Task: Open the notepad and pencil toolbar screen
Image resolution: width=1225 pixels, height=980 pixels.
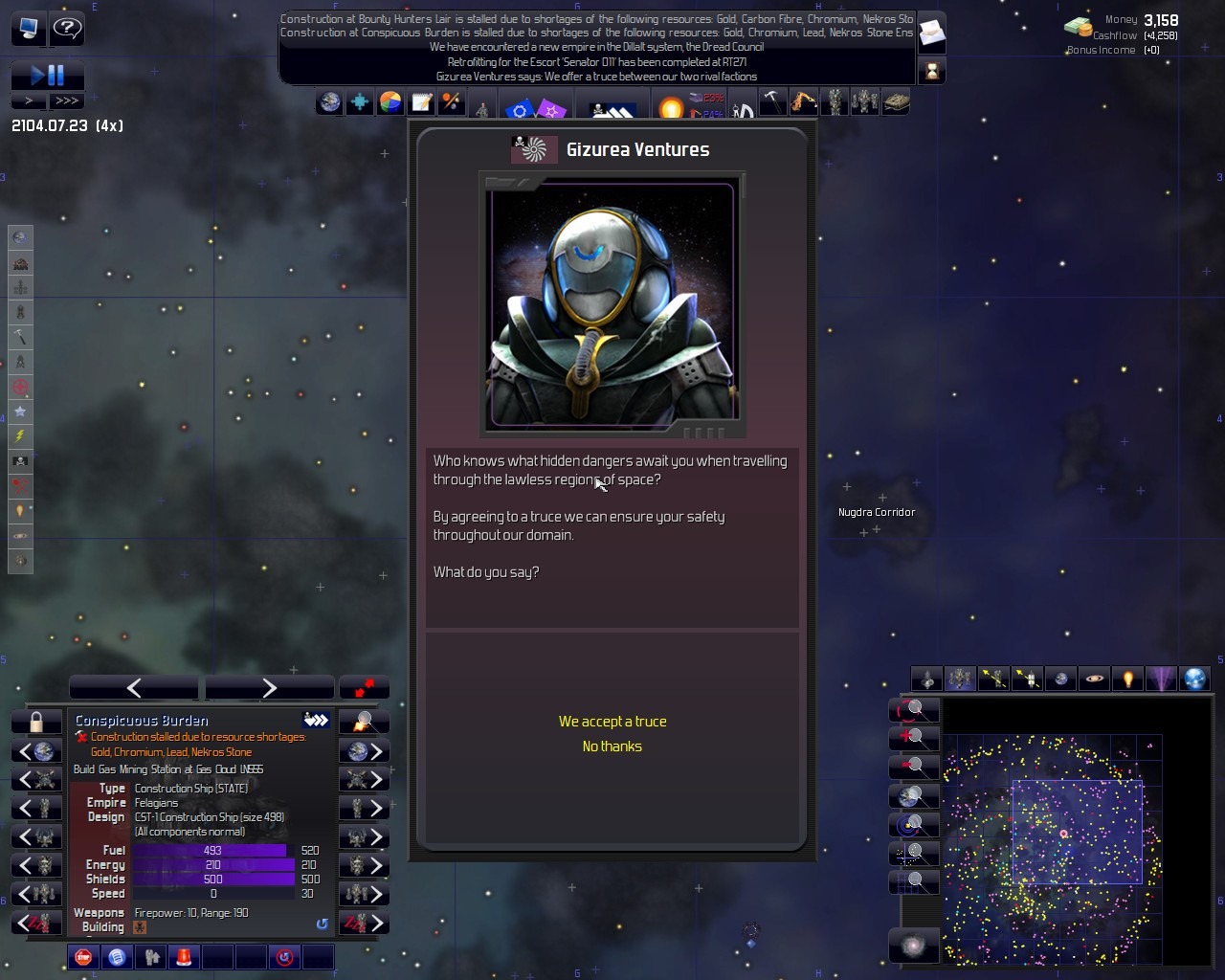Action: 421,102
